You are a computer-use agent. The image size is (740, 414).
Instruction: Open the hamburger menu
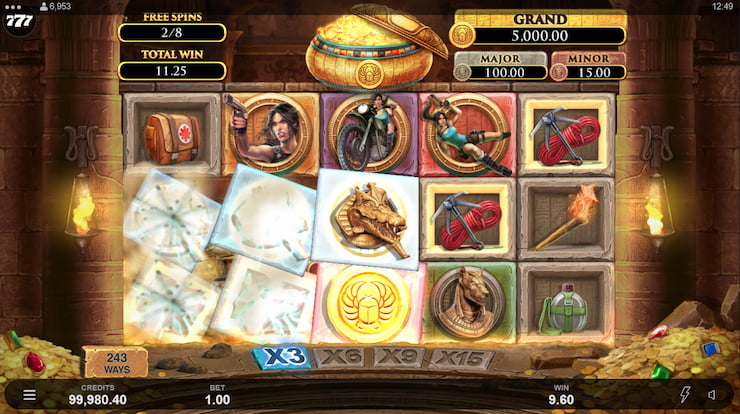click(x=29, y=396)
